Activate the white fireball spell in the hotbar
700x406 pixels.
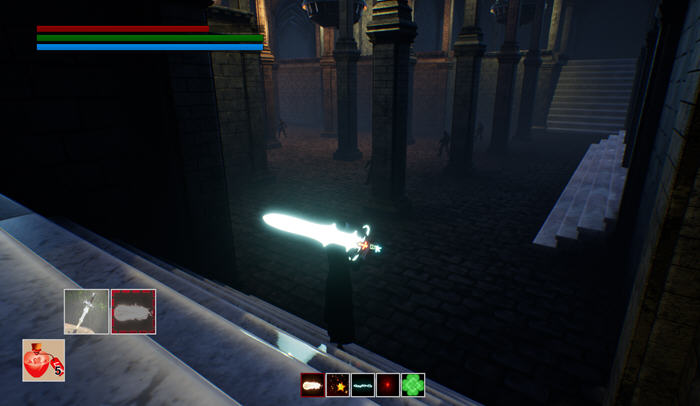point(313,385)
